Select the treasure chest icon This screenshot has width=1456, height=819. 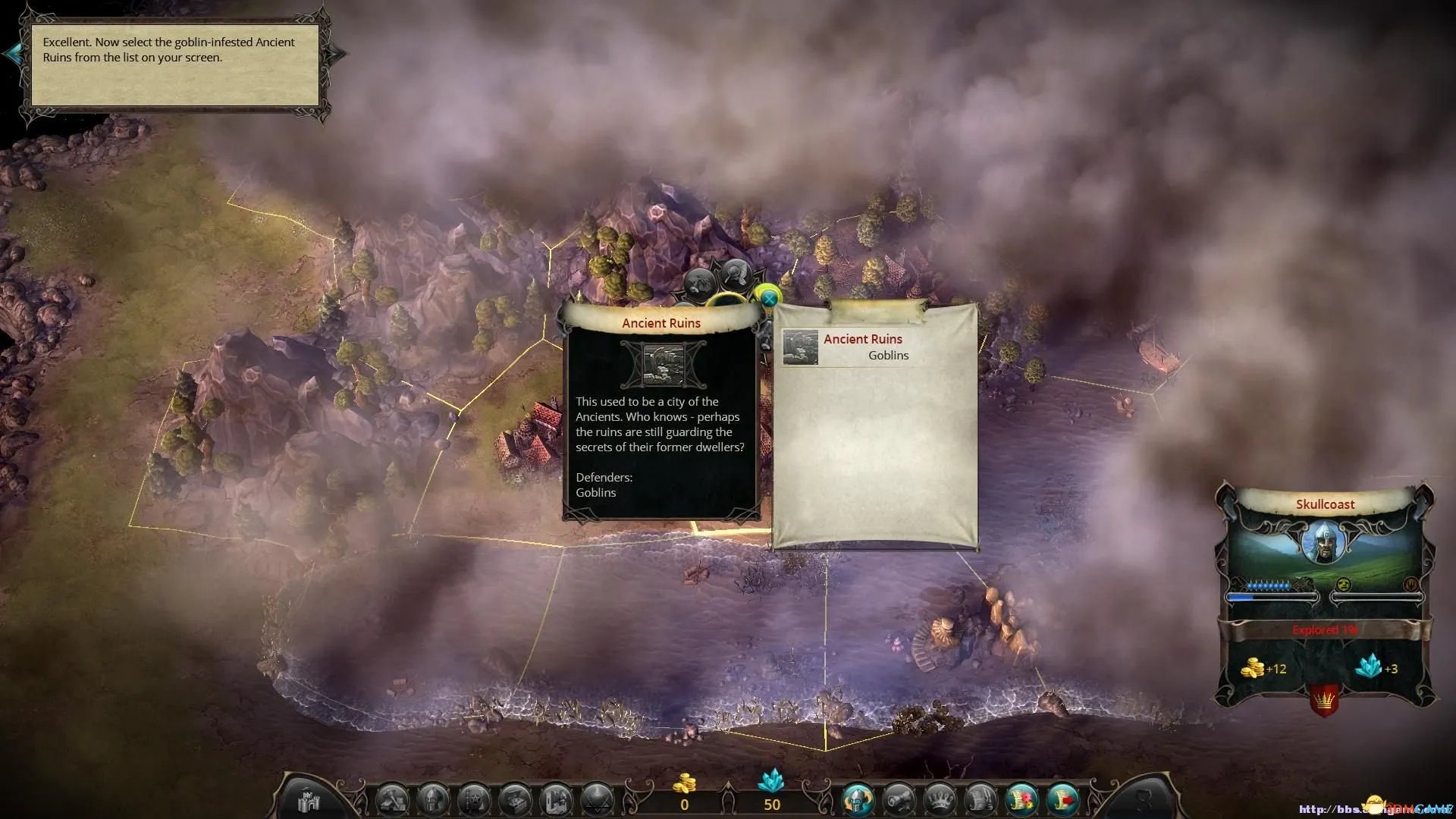pyautogui.click(x=515, y=800)
